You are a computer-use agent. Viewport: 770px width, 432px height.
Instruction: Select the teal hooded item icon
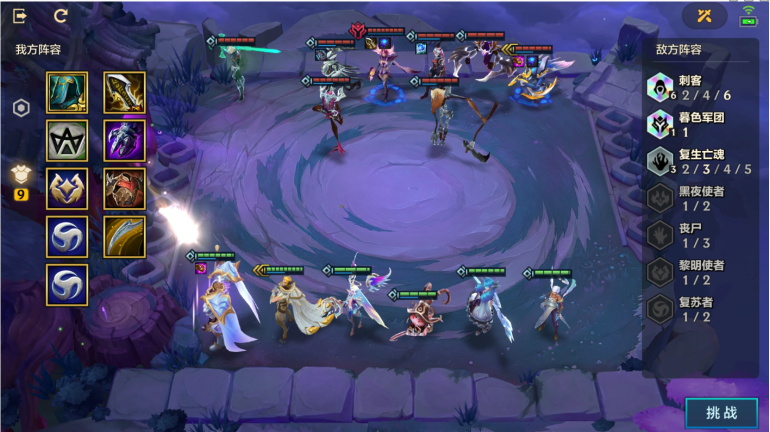(x=67, y=93)
